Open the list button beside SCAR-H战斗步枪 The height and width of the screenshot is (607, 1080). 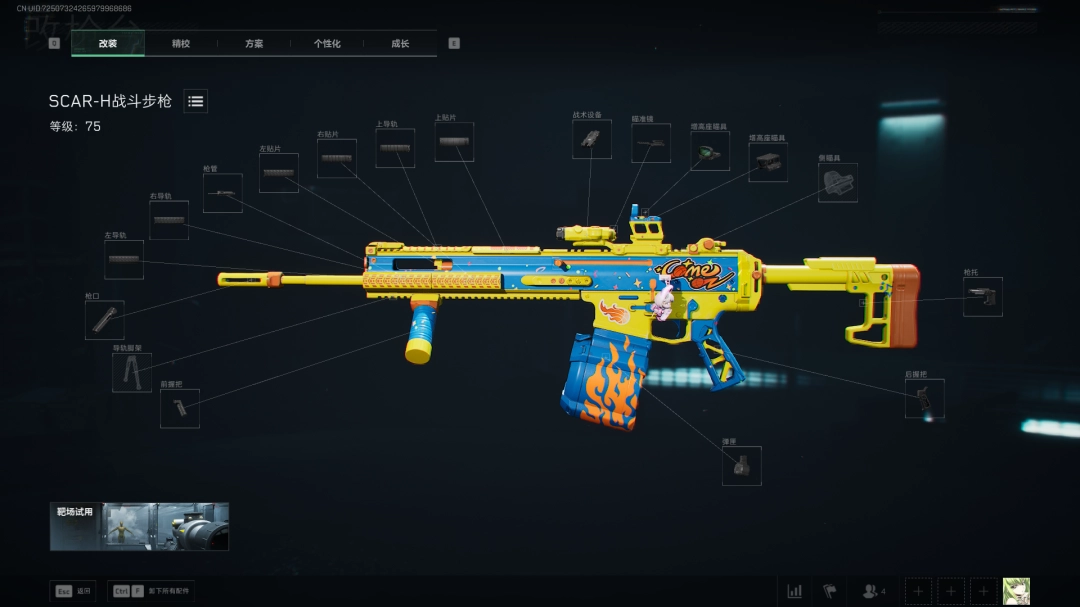click(196, 101)
